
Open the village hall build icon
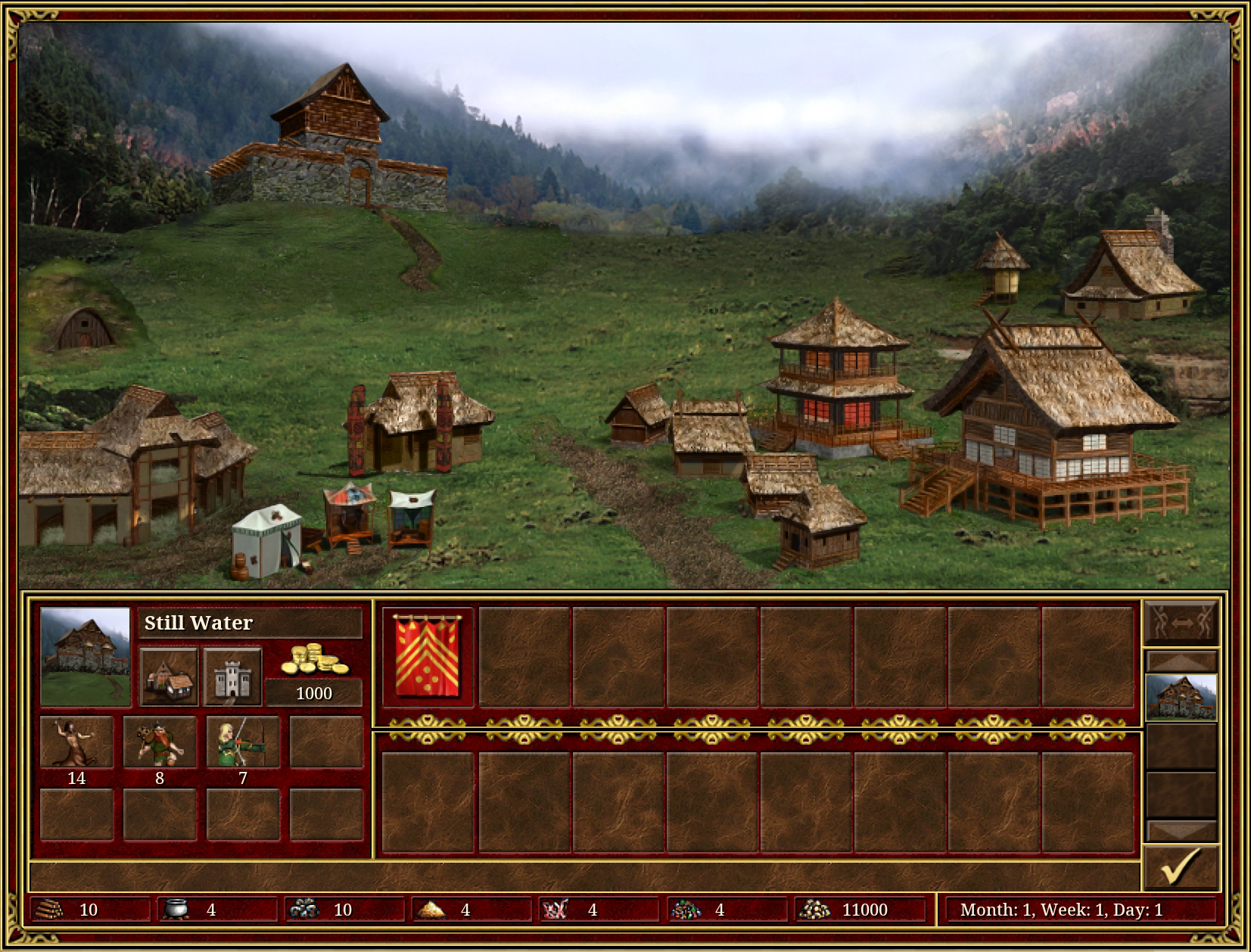(169, 677)
